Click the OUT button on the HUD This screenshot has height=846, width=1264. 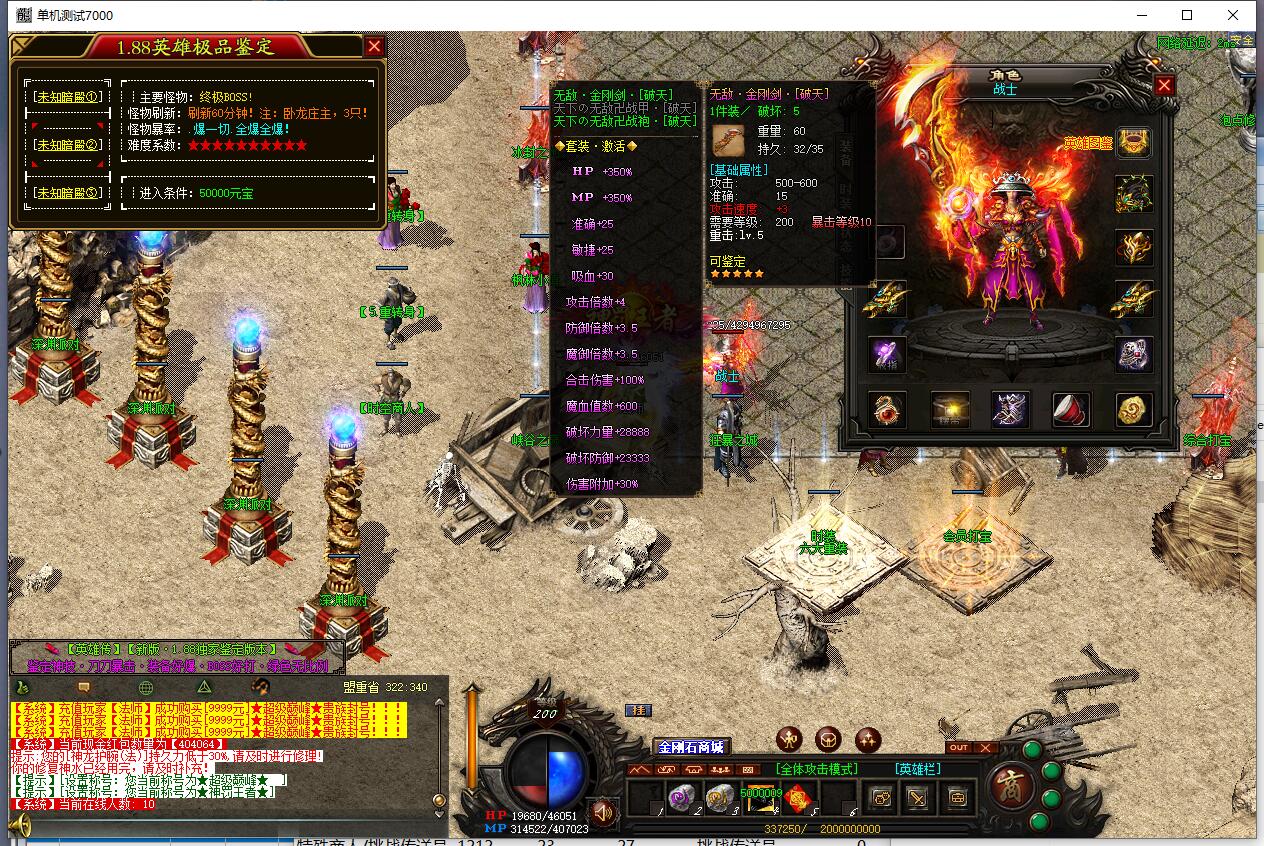point(958,748)
